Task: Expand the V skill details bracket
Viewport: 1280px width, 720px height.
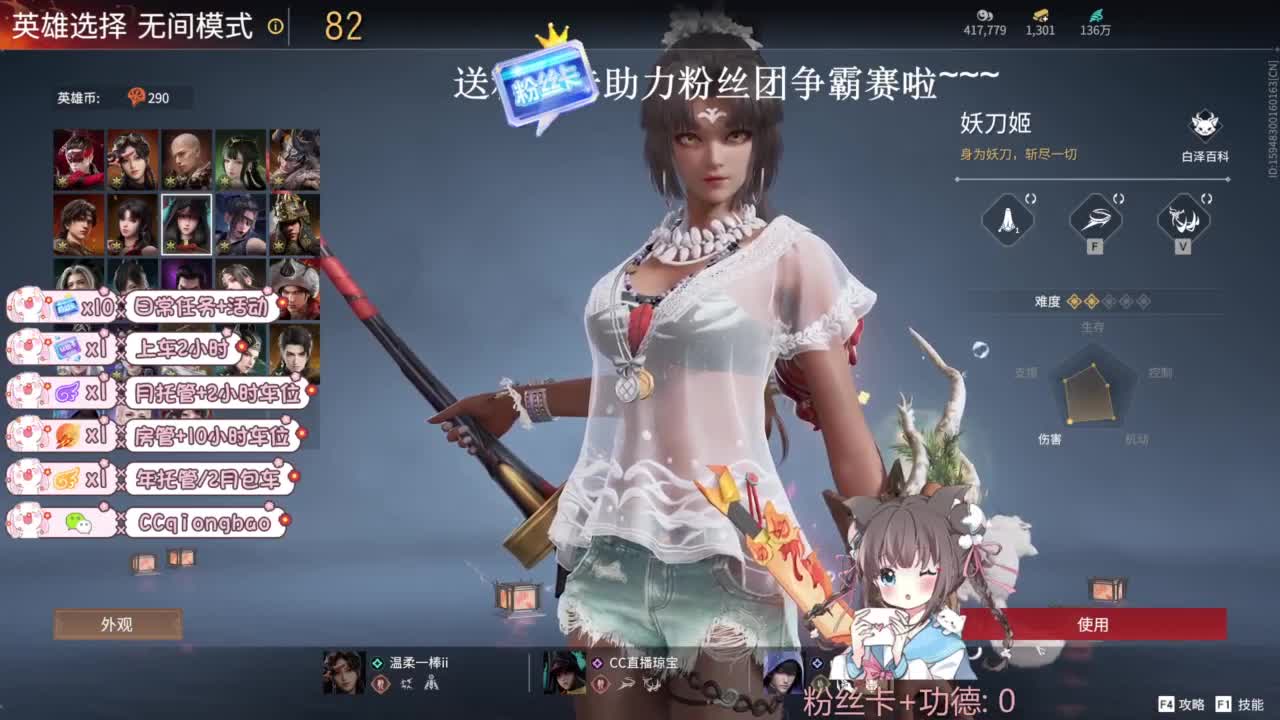Action: (1205, 197)
